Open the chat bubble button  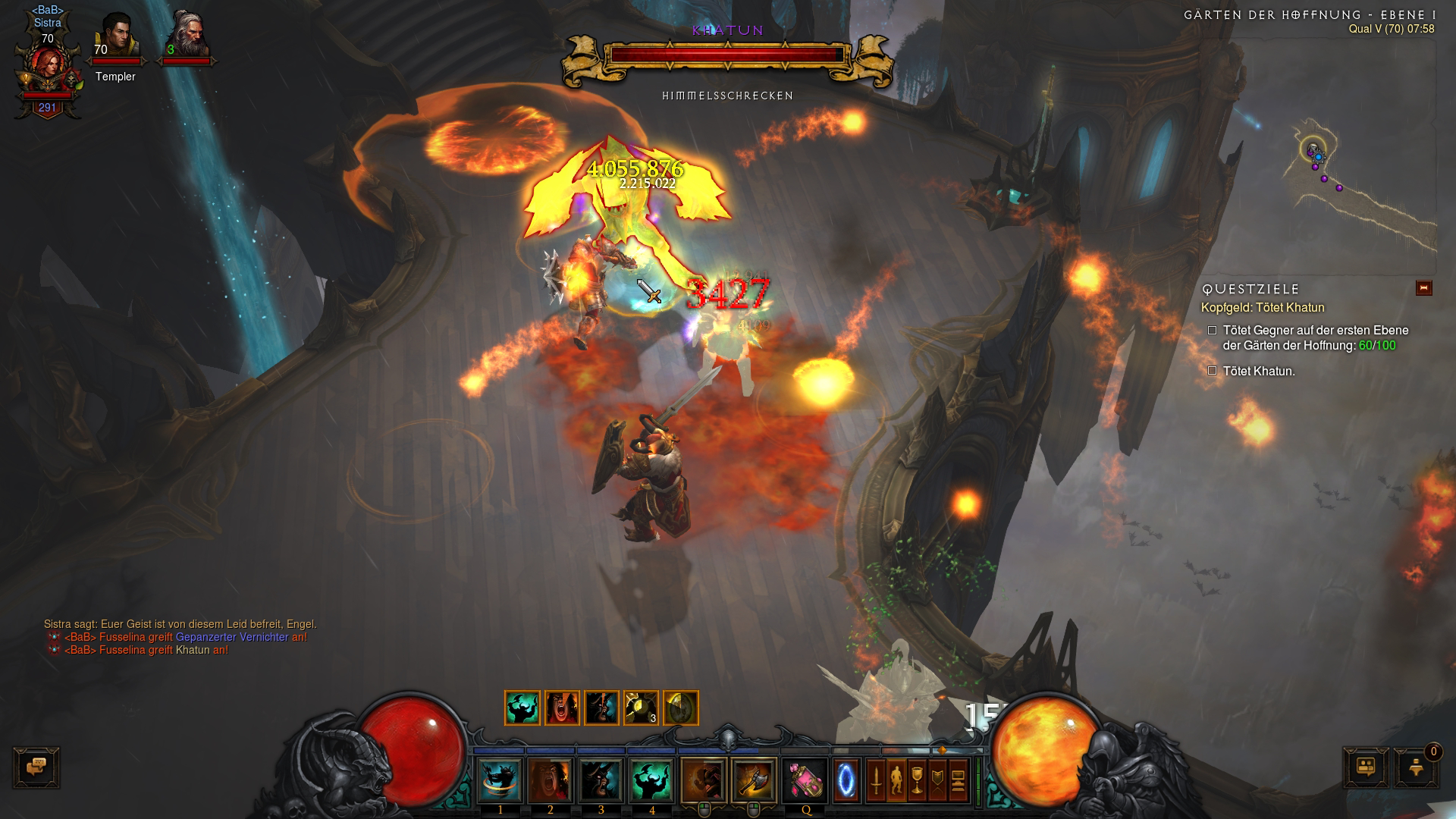click(36, 767)
